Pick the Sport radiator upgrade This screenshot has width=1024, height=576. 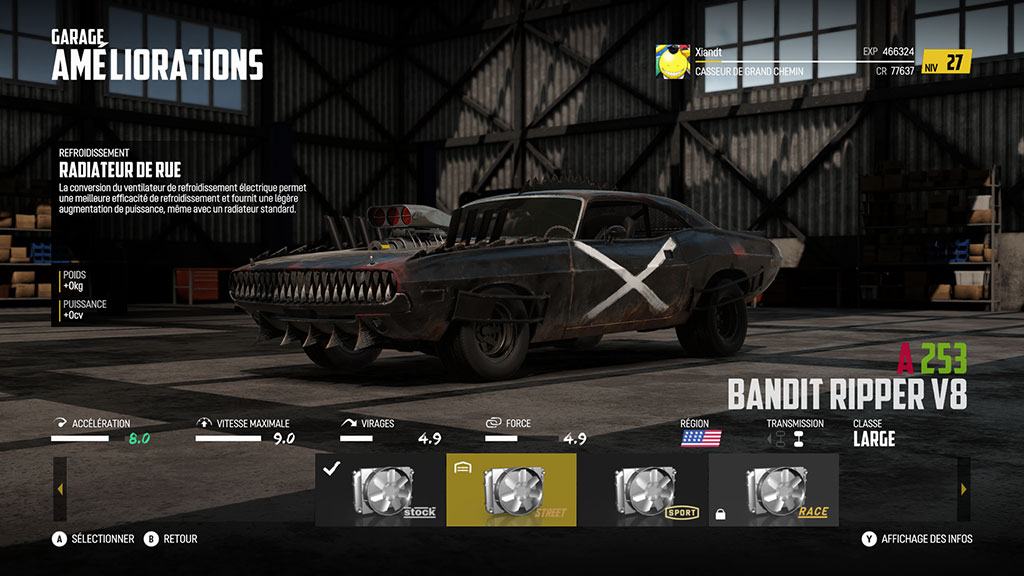tap(642, 490)
